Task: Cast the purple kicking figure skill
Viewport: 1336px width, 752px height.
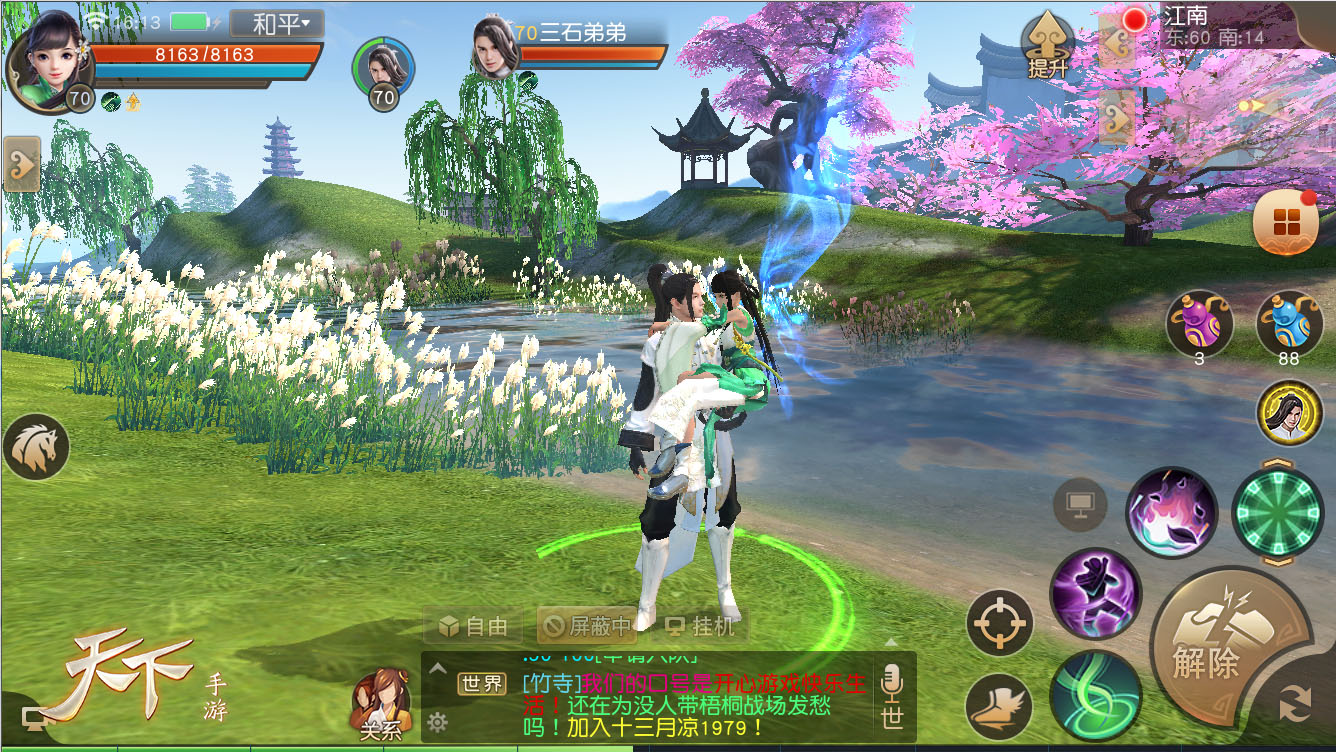Action: pyautogui.click(x=1096, y=594)
